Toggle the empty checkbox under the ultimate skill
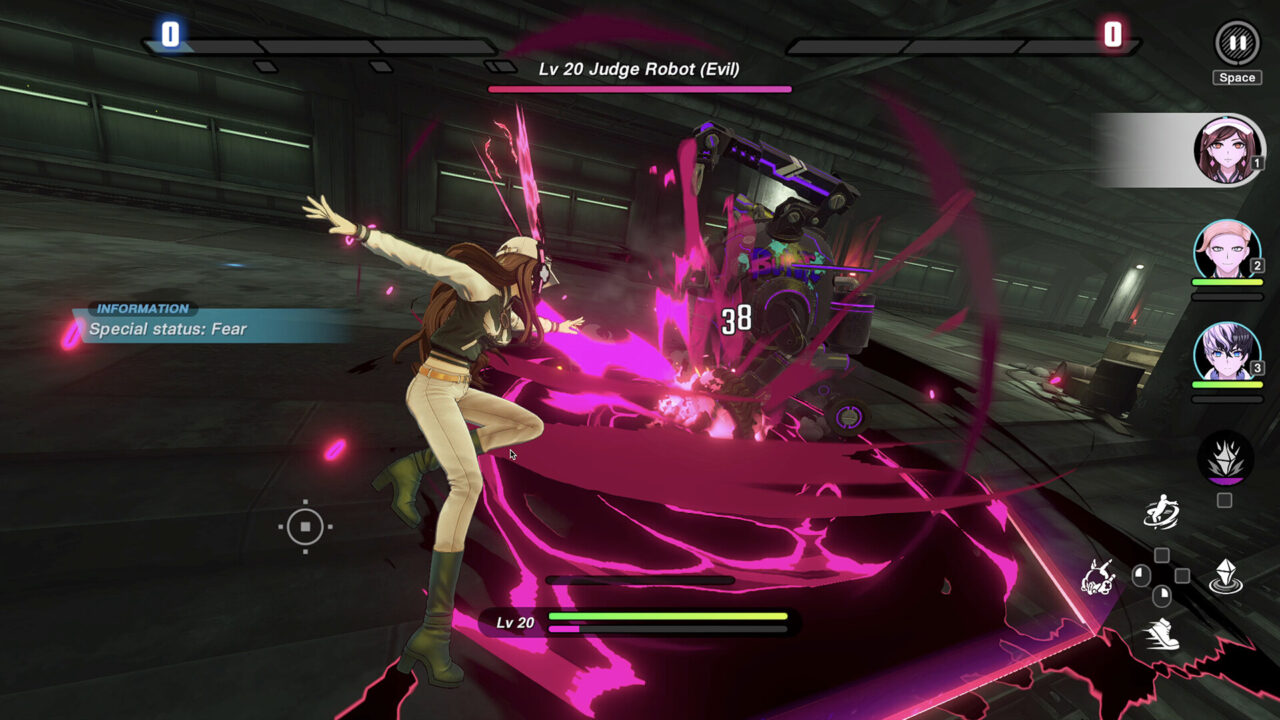Image resolution: width=1280 pixels, height=720 pixels. 1224,498
